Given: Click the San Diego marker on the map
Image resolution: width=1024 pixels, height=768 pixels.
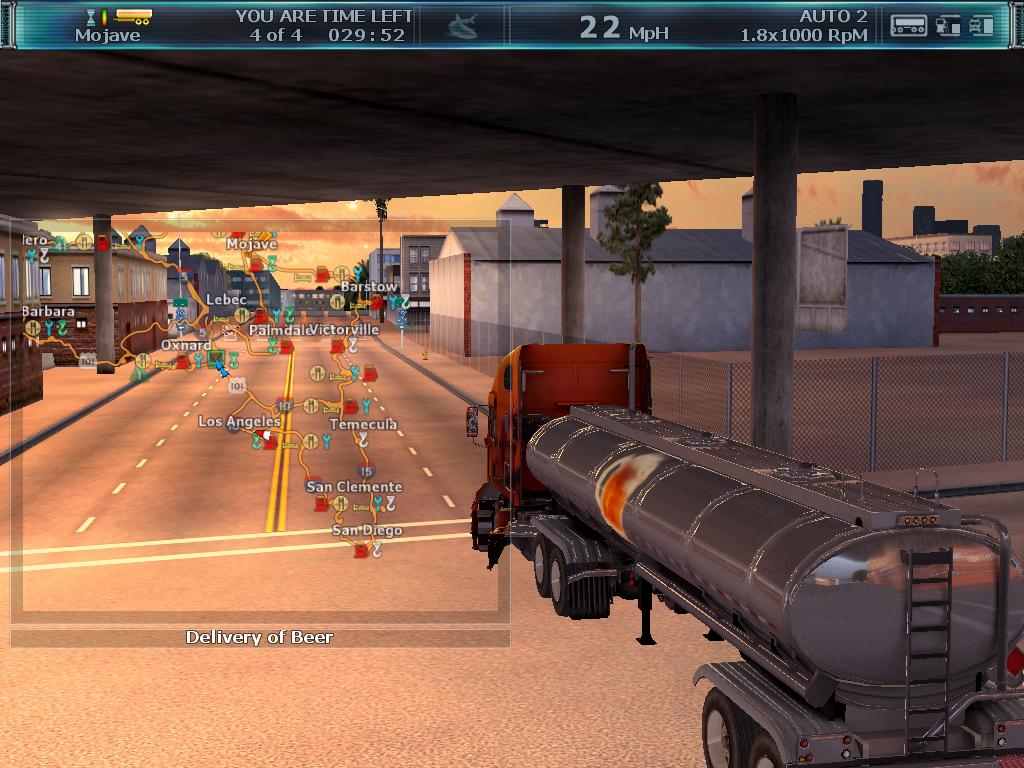Looking at the screenshot, I should [x=367, y=530].
